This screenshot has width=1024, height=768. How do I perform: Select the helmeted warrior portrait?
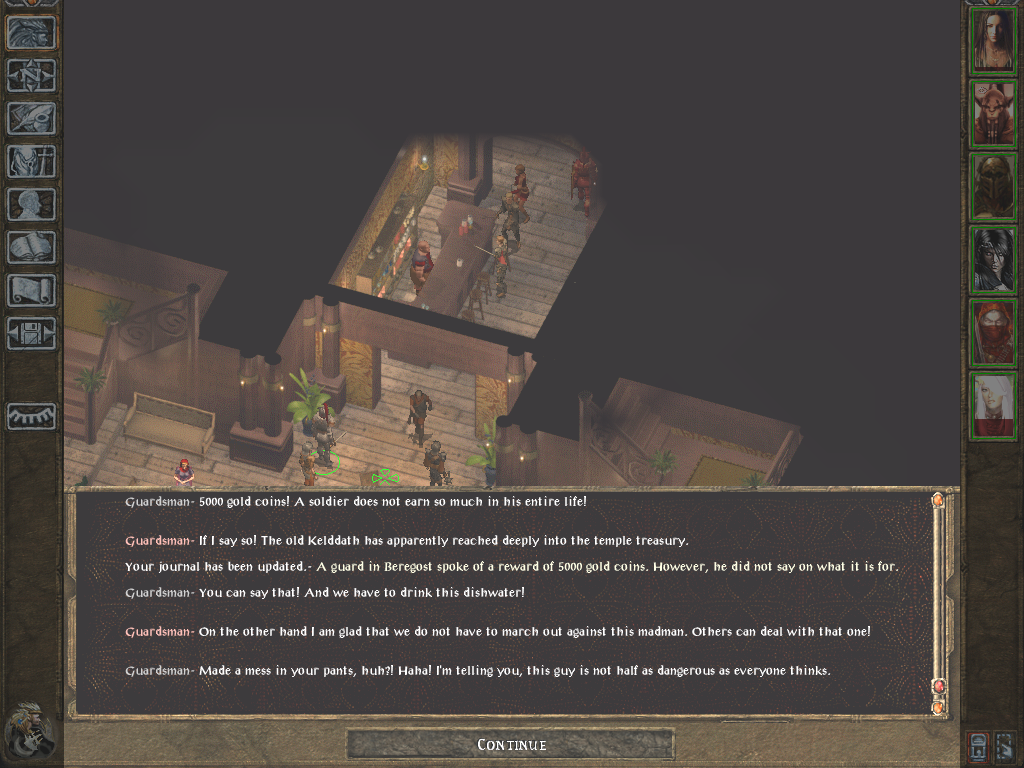click(993, 186)
